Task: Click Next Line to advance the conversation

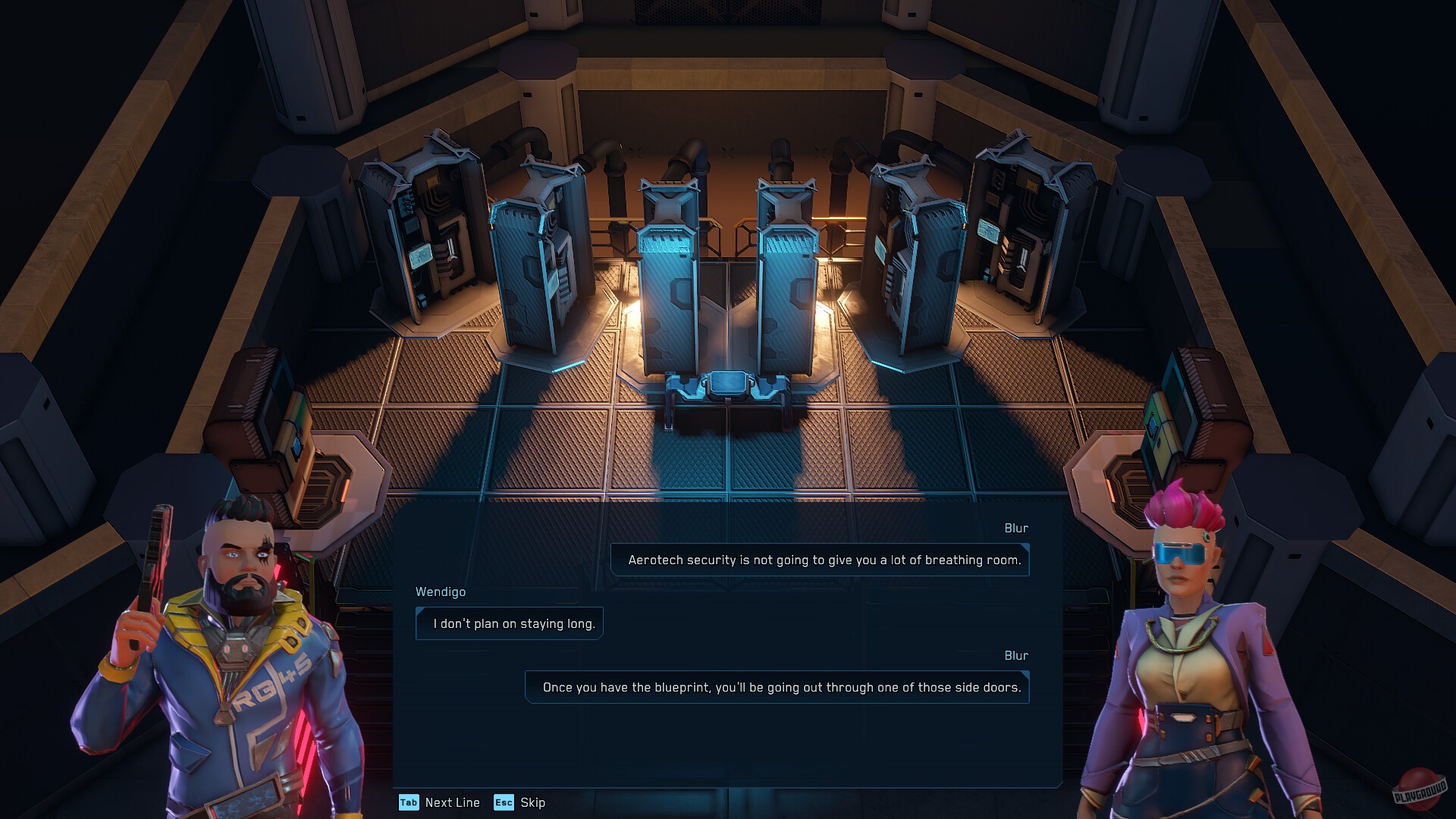Action: click(452, 802)
